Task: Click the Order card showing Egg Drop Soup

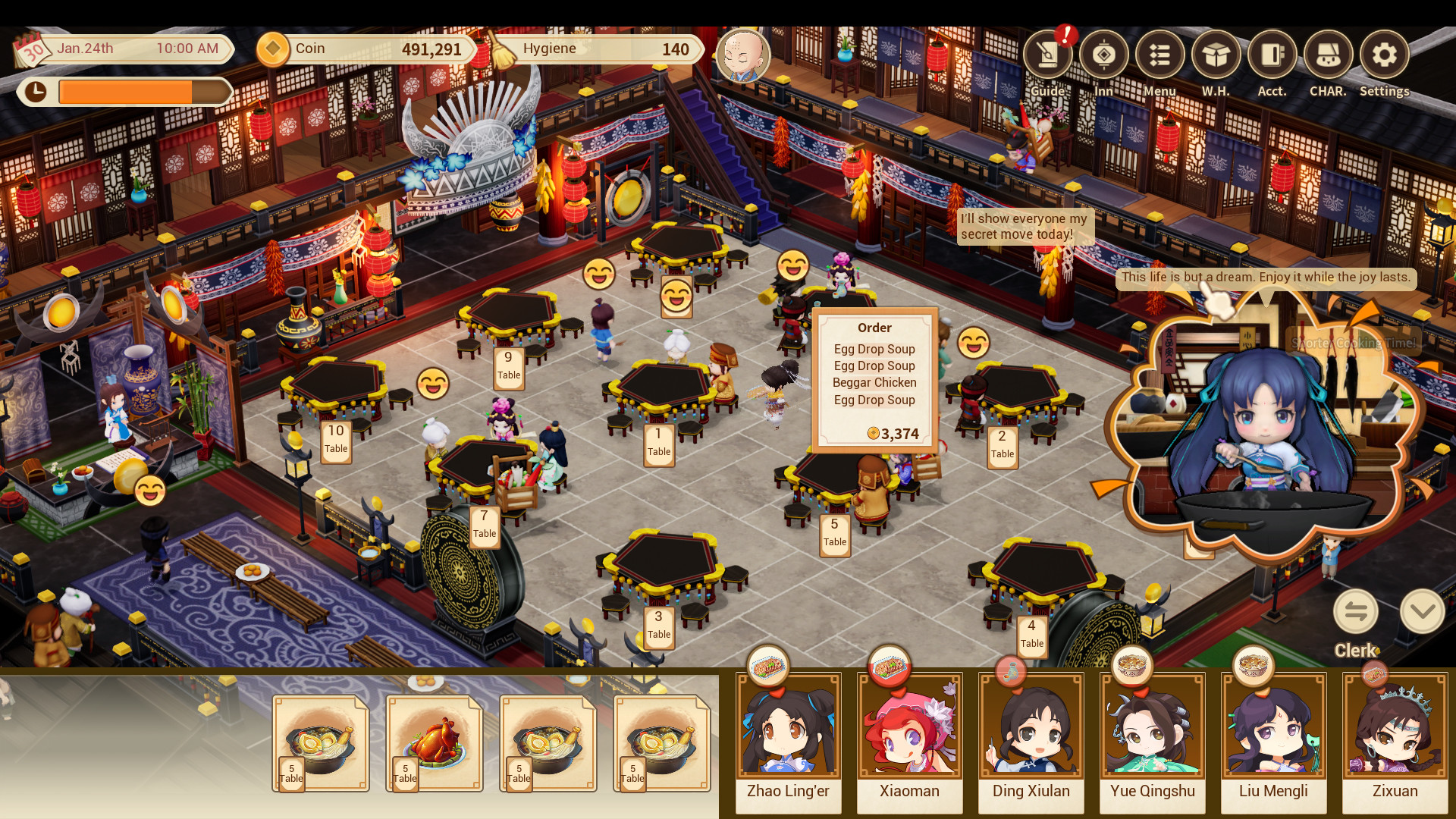Action: [x=874, y=378]
